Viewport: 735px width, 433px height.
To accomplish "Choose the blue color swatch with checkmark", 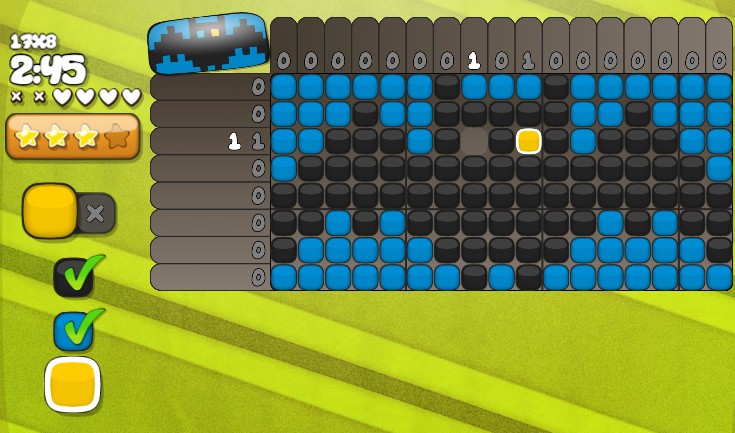I will tap(74, 329).
